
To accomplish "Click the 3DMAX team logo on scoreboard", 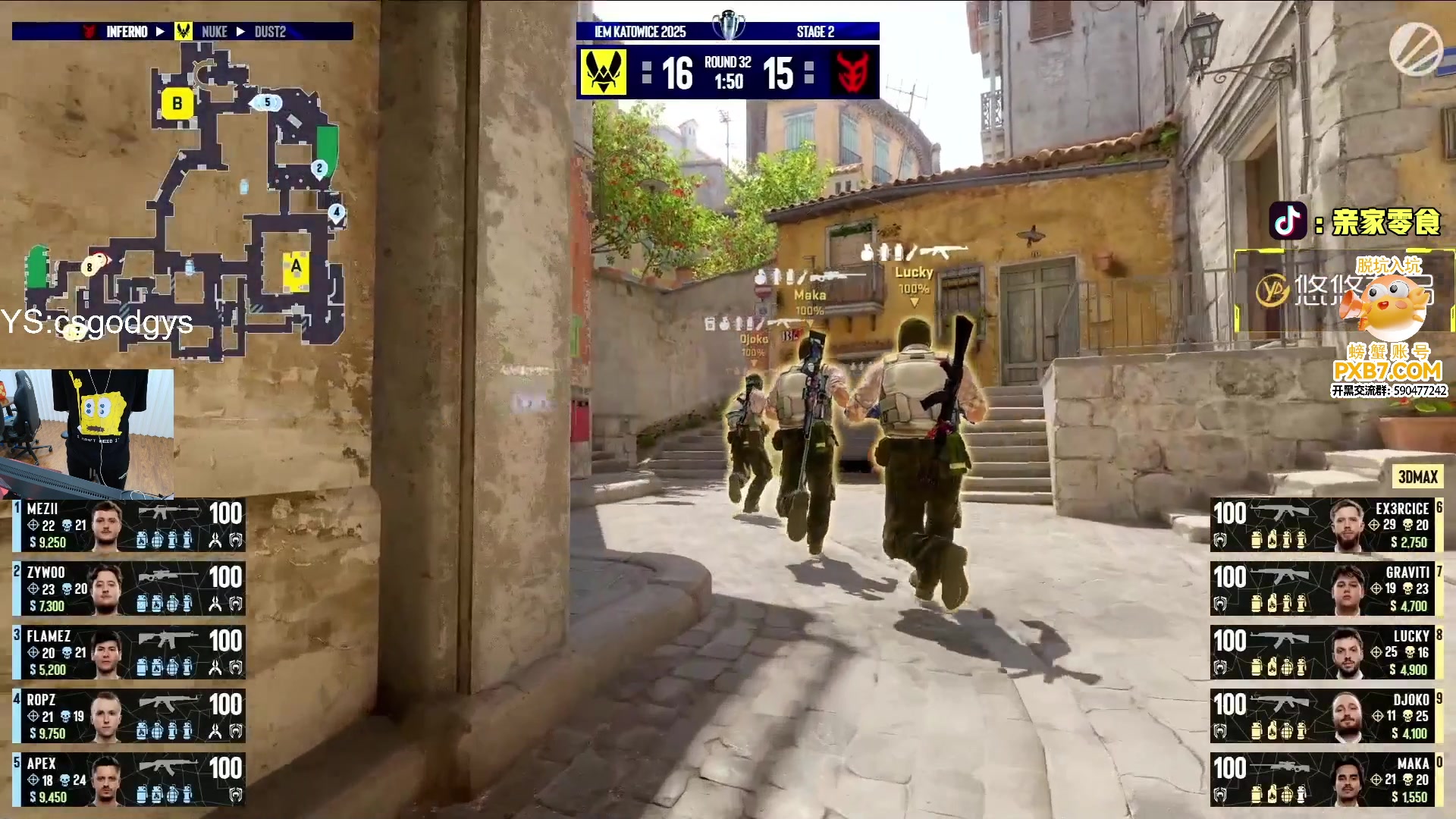I will click(x=853, y=73).
